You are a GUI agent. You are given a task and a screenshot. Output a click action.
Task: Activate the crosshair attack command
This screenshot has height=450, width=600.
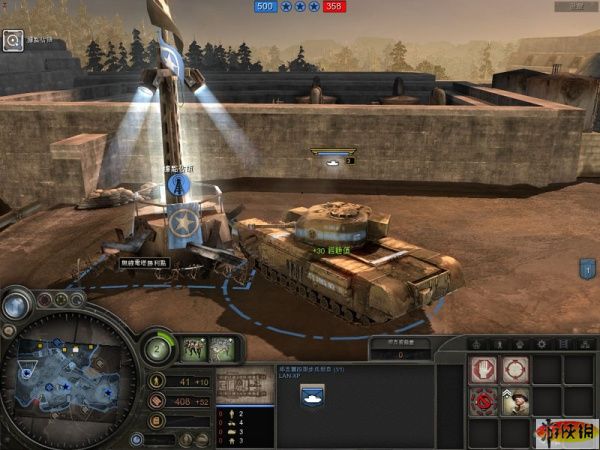pos(516,371)
